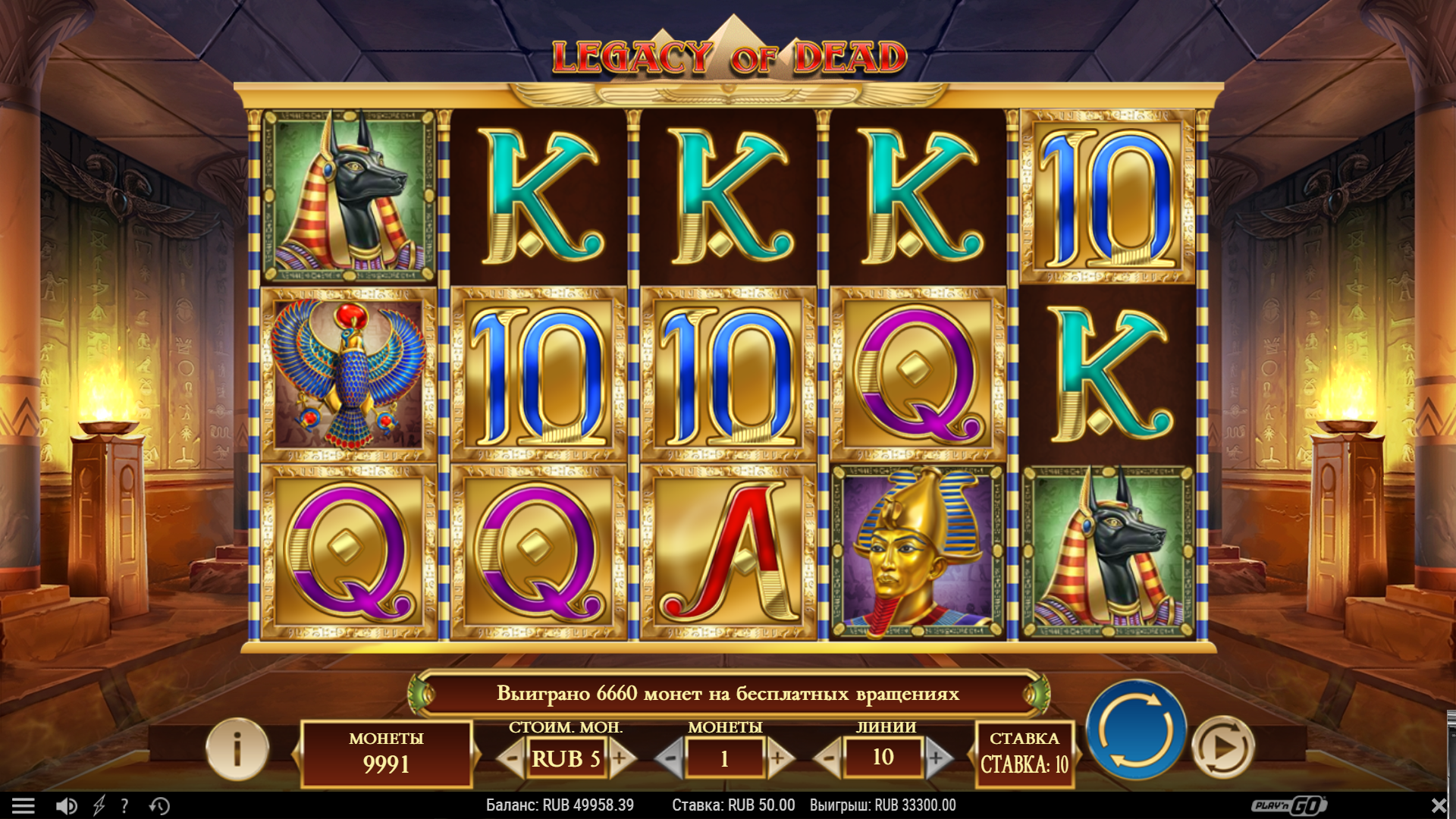This screenshot has width=1456, height=819.
Task: Close the game with the X button
Action: click(x=1439, y=805)
